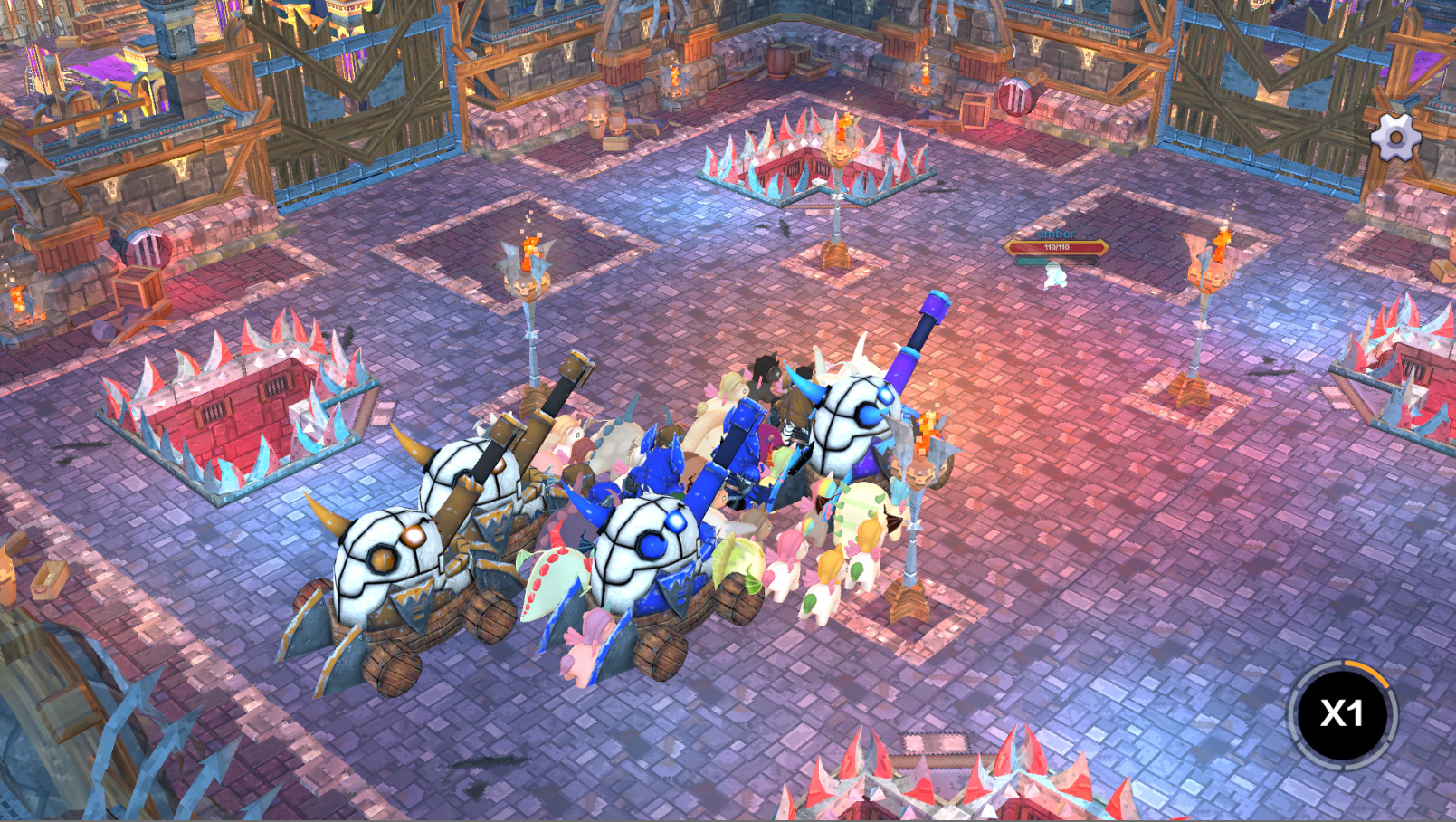Click the red ball ornament on the top wall
Screen dimensions: 1456x822
pyautogui.click(x=1015, y=95)
